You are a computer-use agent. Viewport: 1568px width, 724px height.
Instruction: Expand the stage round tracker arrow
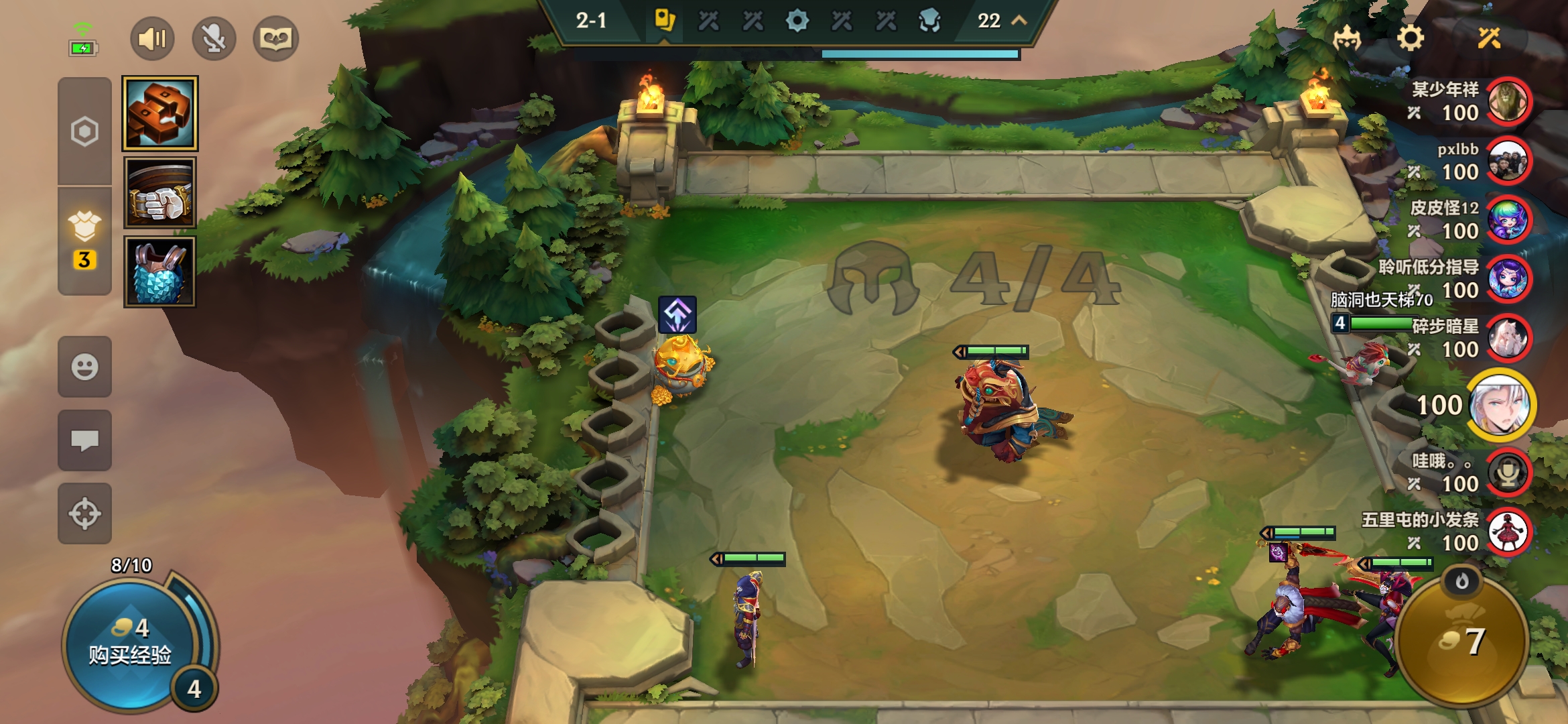1019,20
